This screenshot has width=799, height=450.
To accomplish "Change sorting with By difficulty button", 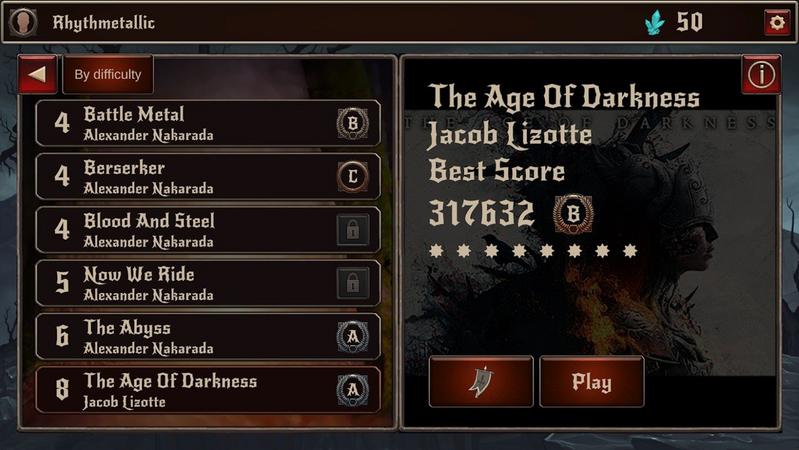I will point(108,74).
